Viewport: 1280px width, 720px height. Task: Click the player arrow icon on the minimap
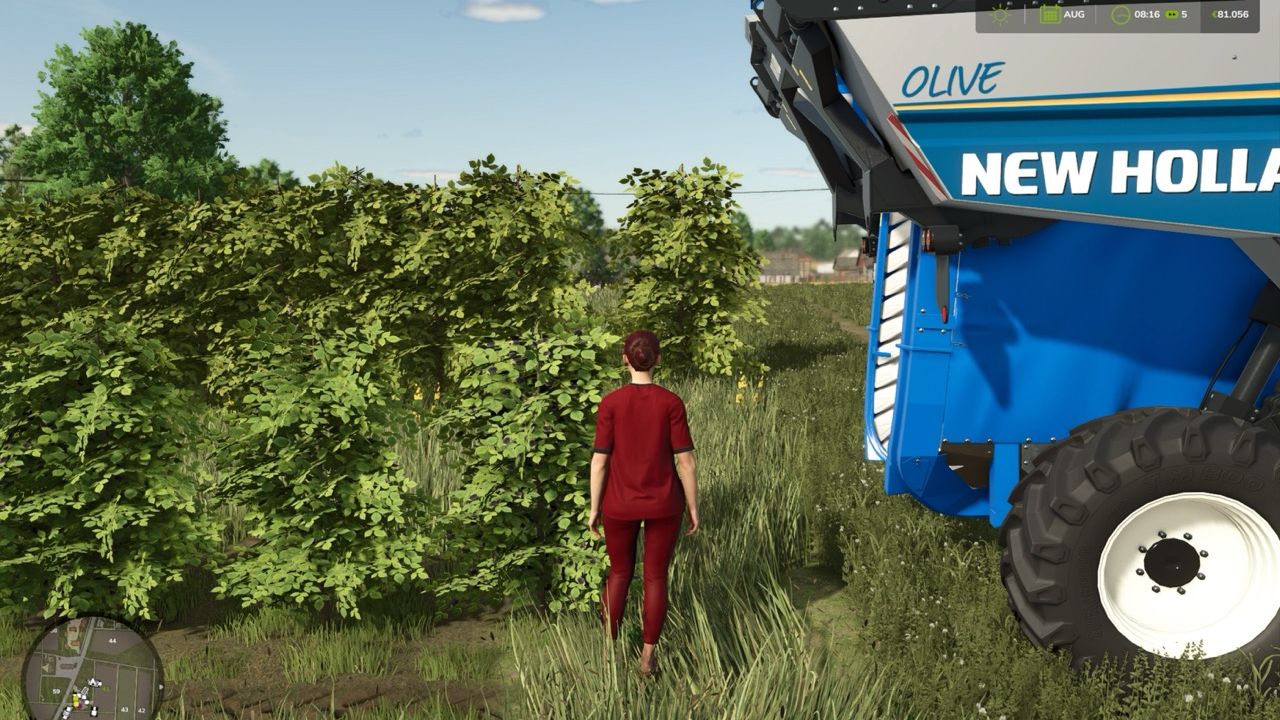(93, 681)
